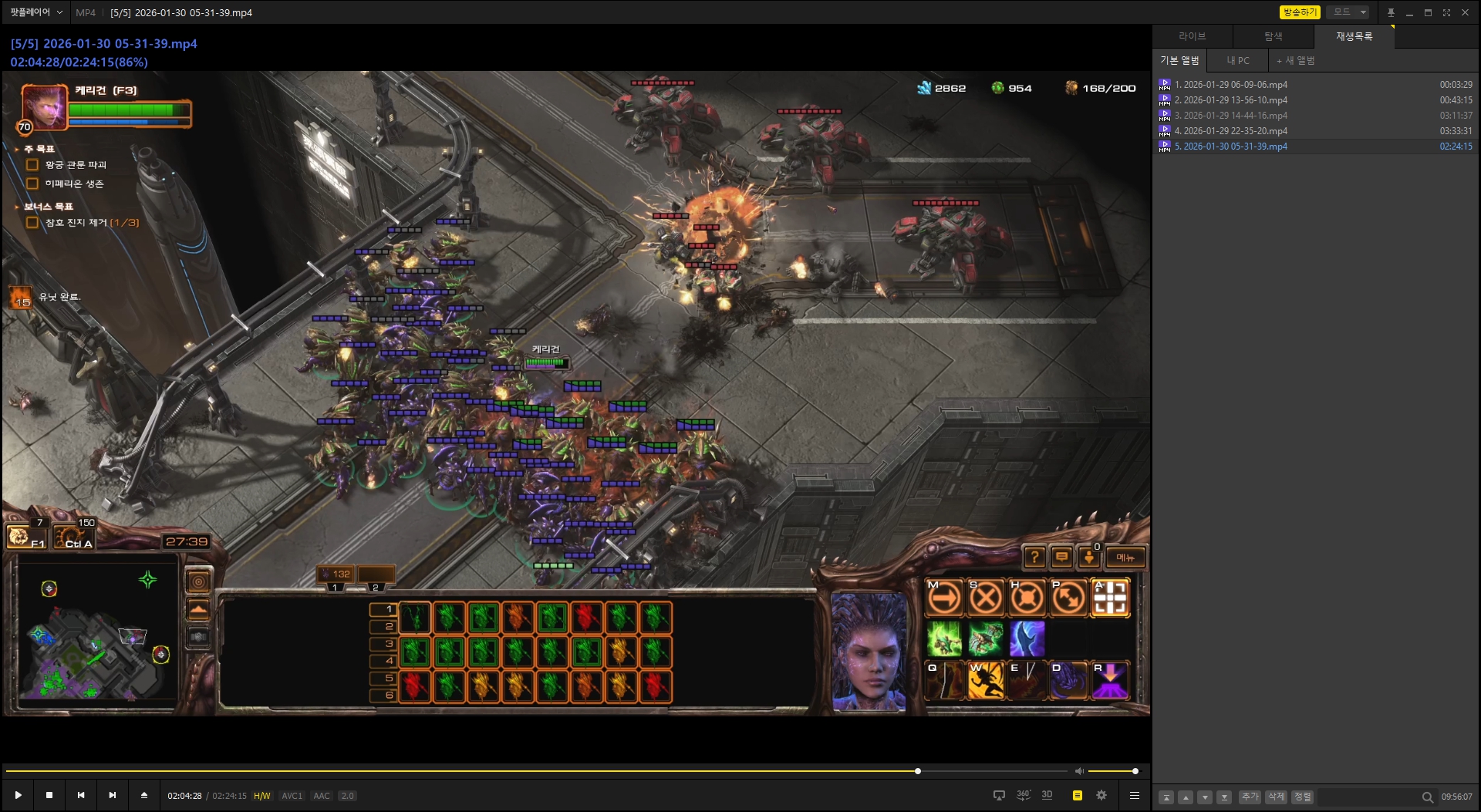1481x812 pixels.
Task: Click the minimap ping signal button
Action: [x=198, y=581]
